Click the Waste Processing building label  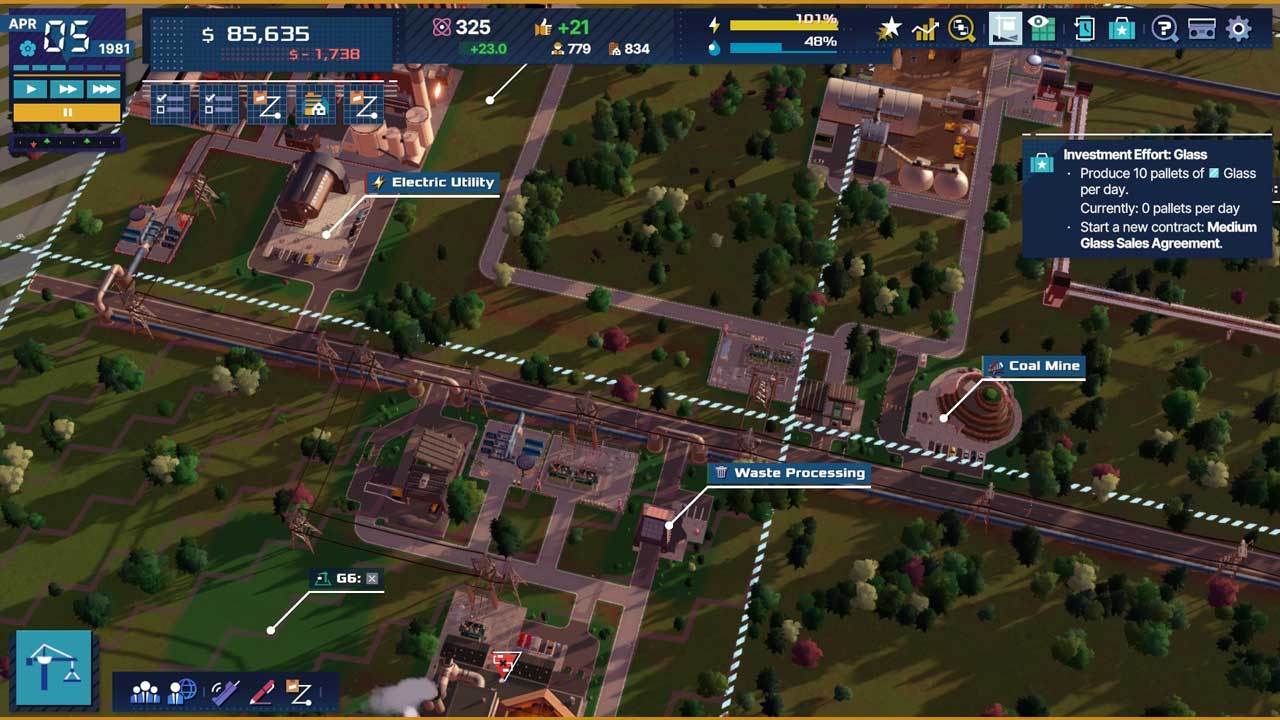[788, 473]
